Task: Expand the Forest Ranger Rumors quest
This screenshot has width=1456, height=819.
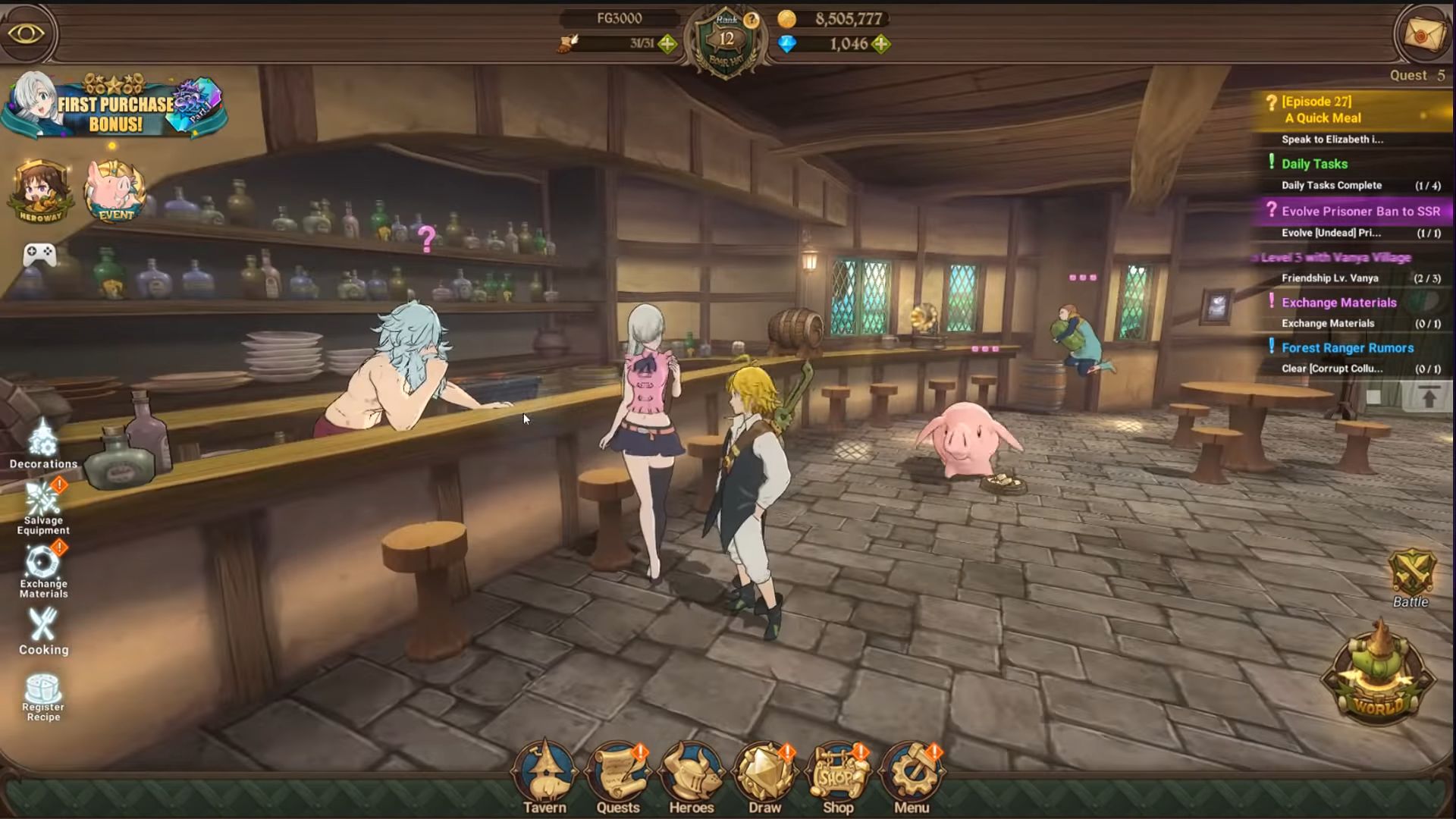Action: pos(1346,347)
